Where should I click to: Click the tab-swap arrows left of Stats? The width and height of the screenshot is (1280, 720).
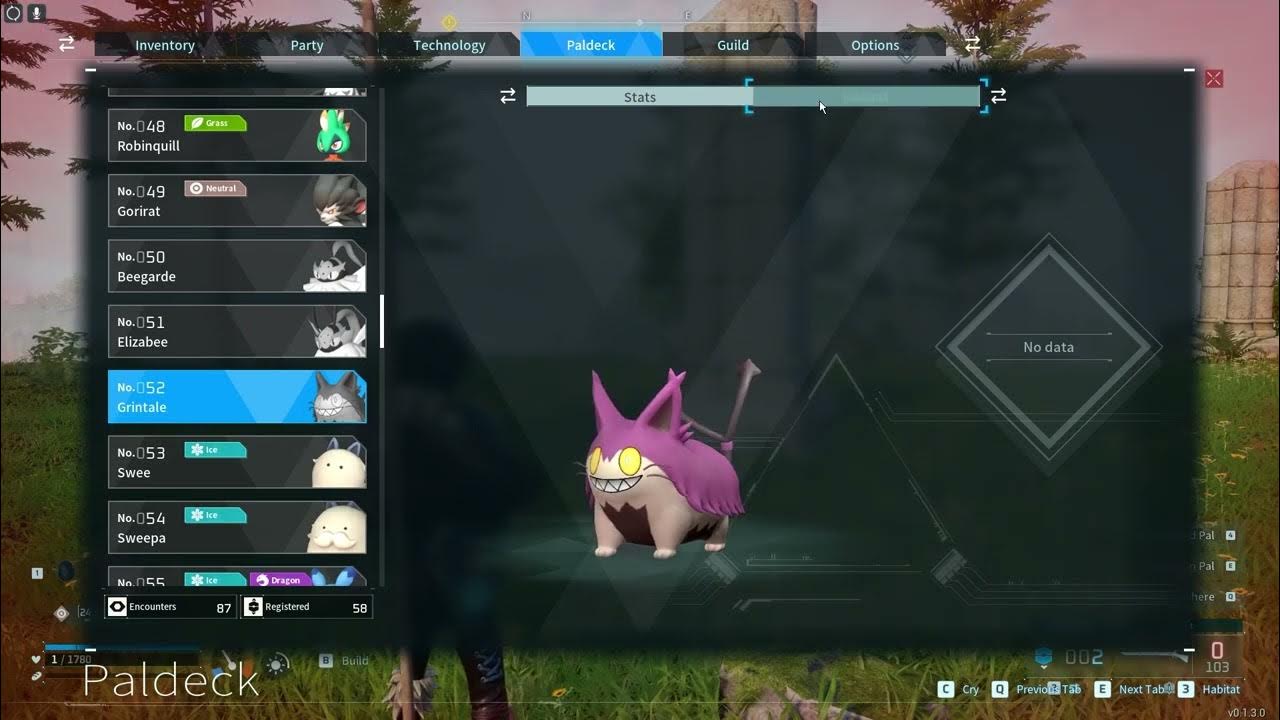tap(508, 96)
